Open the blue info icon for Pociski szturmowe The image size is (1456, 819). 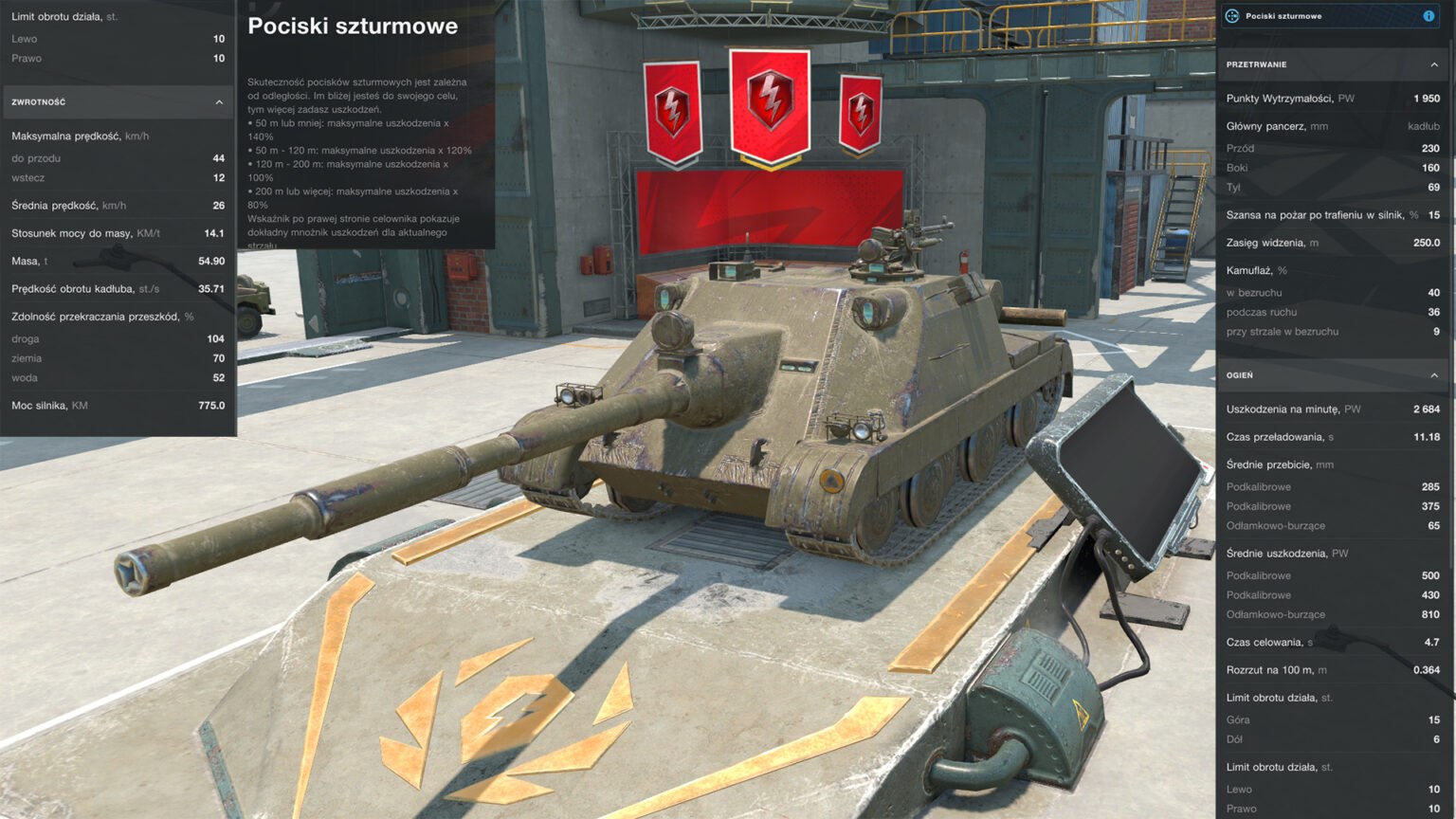(x=1429, y=15)
